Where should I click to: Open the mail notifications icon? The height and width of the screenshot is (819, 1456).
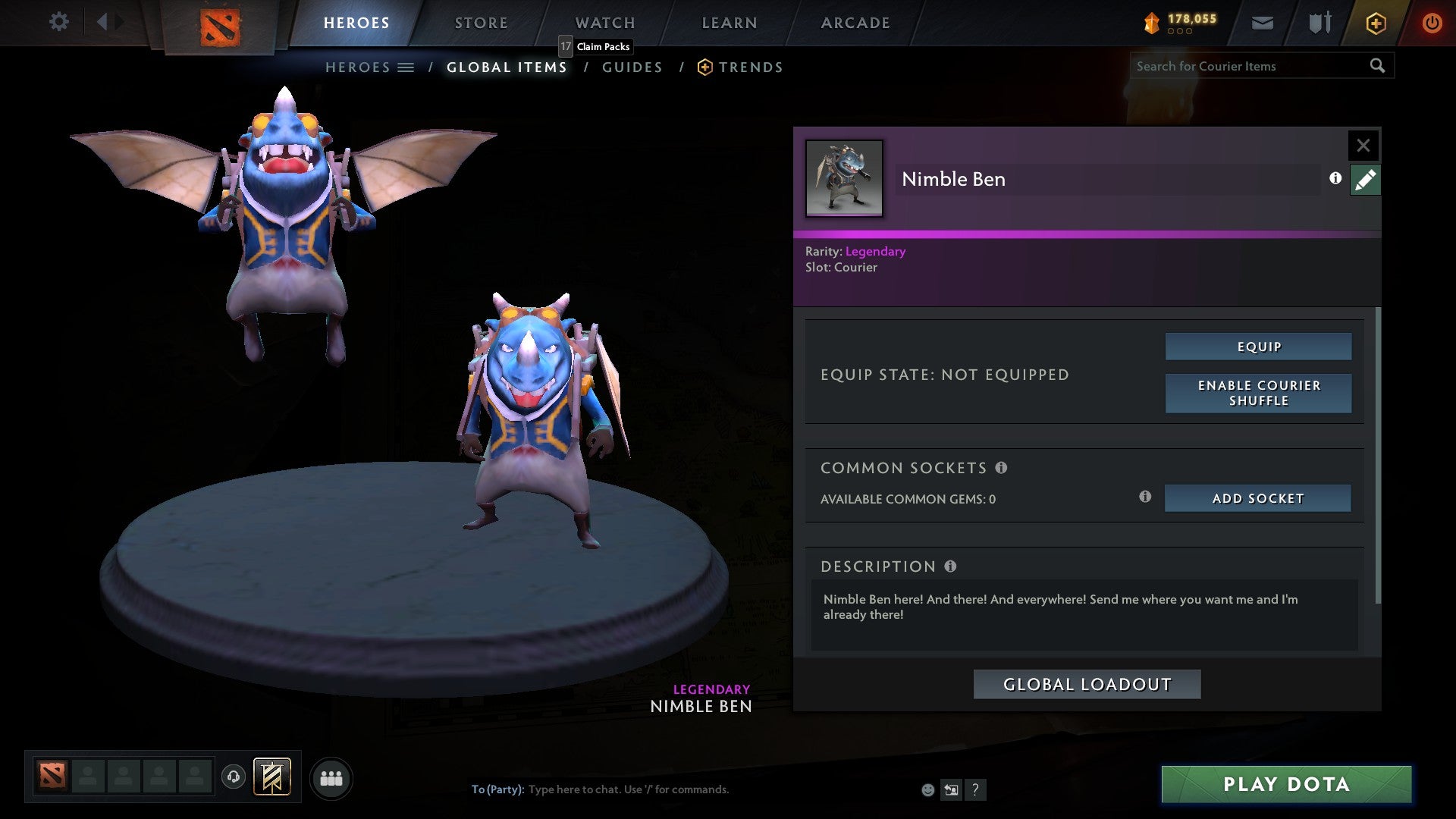(1263, 24)
